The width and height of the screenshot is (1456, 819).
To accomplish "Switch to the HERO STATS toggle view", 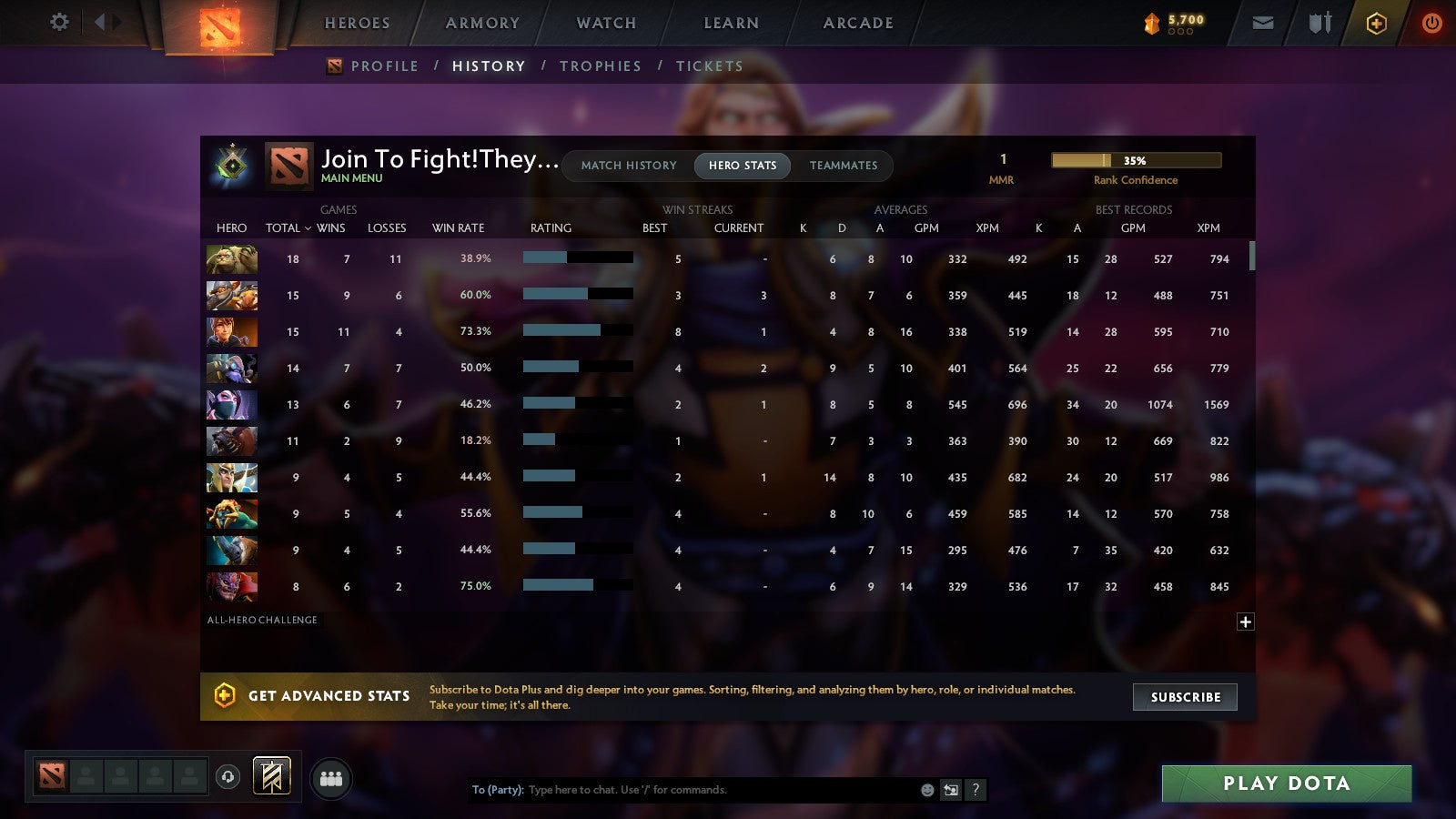I will 742,166.
